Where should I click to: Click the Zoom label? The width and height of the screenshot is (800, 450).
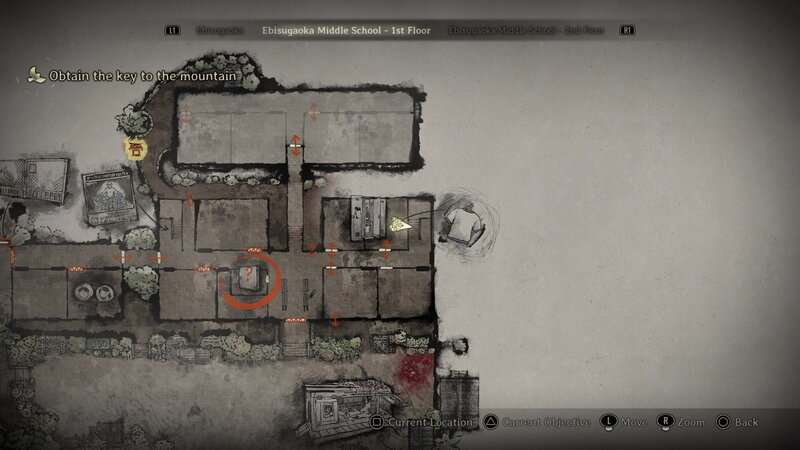point(690,423)
